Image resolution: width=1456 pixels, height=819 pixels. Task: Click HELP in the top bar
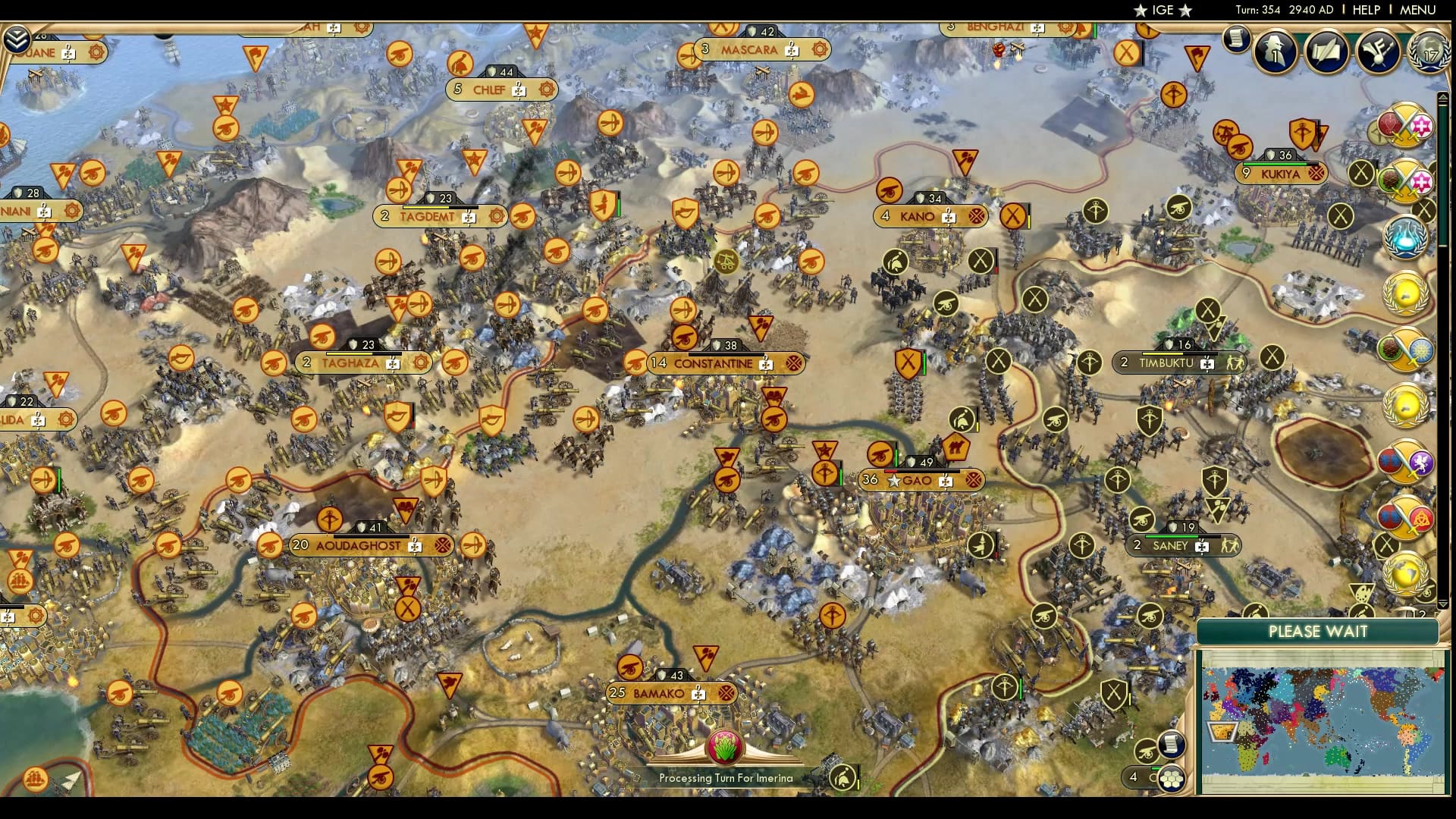click(1365, 10)
